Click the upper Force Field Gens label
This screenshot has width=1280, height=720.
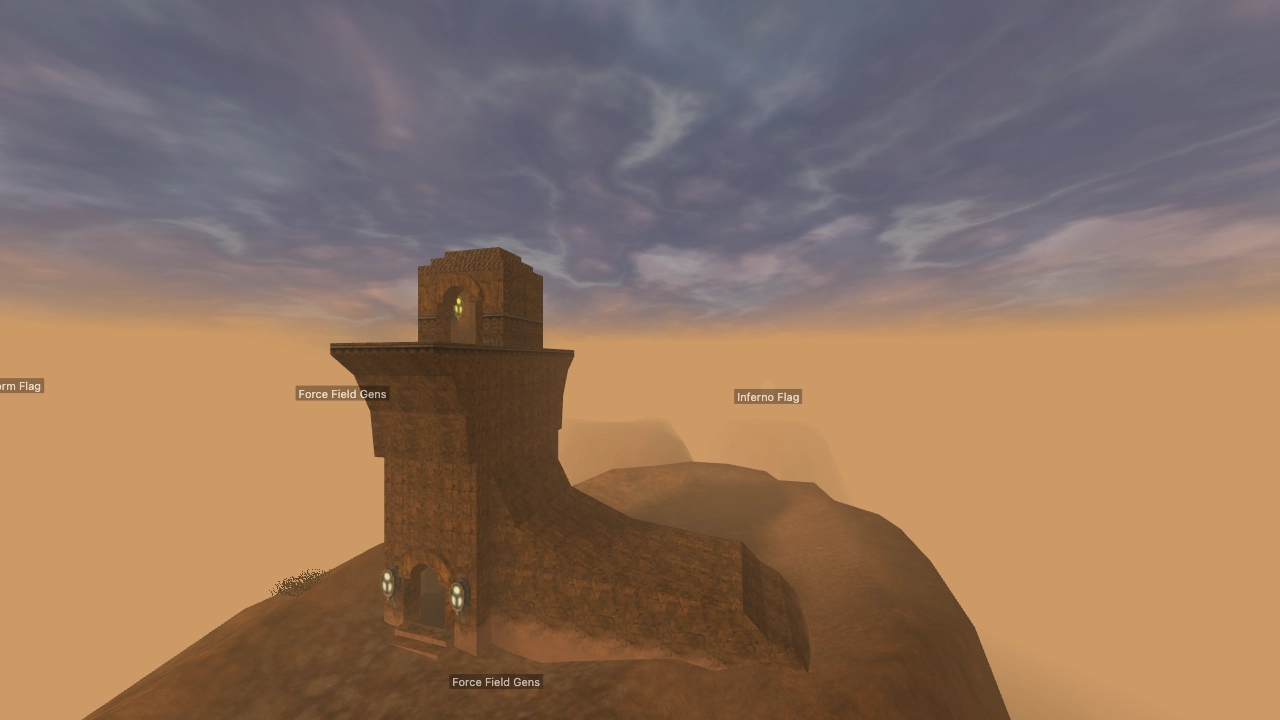pyautogui.click(x=341, y=394)
